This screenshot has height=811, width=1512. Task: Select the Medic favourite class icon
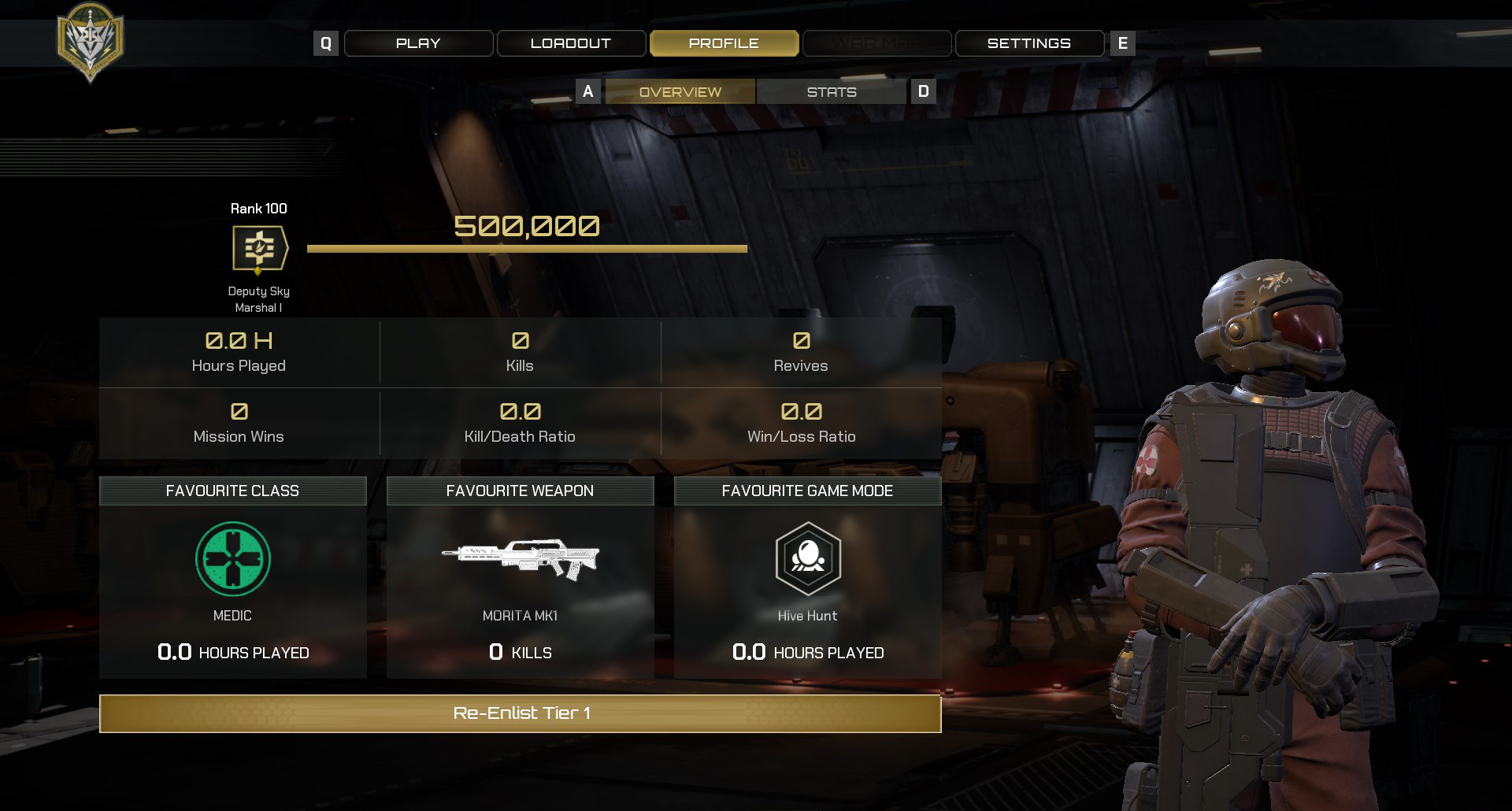tap(233, 559)
